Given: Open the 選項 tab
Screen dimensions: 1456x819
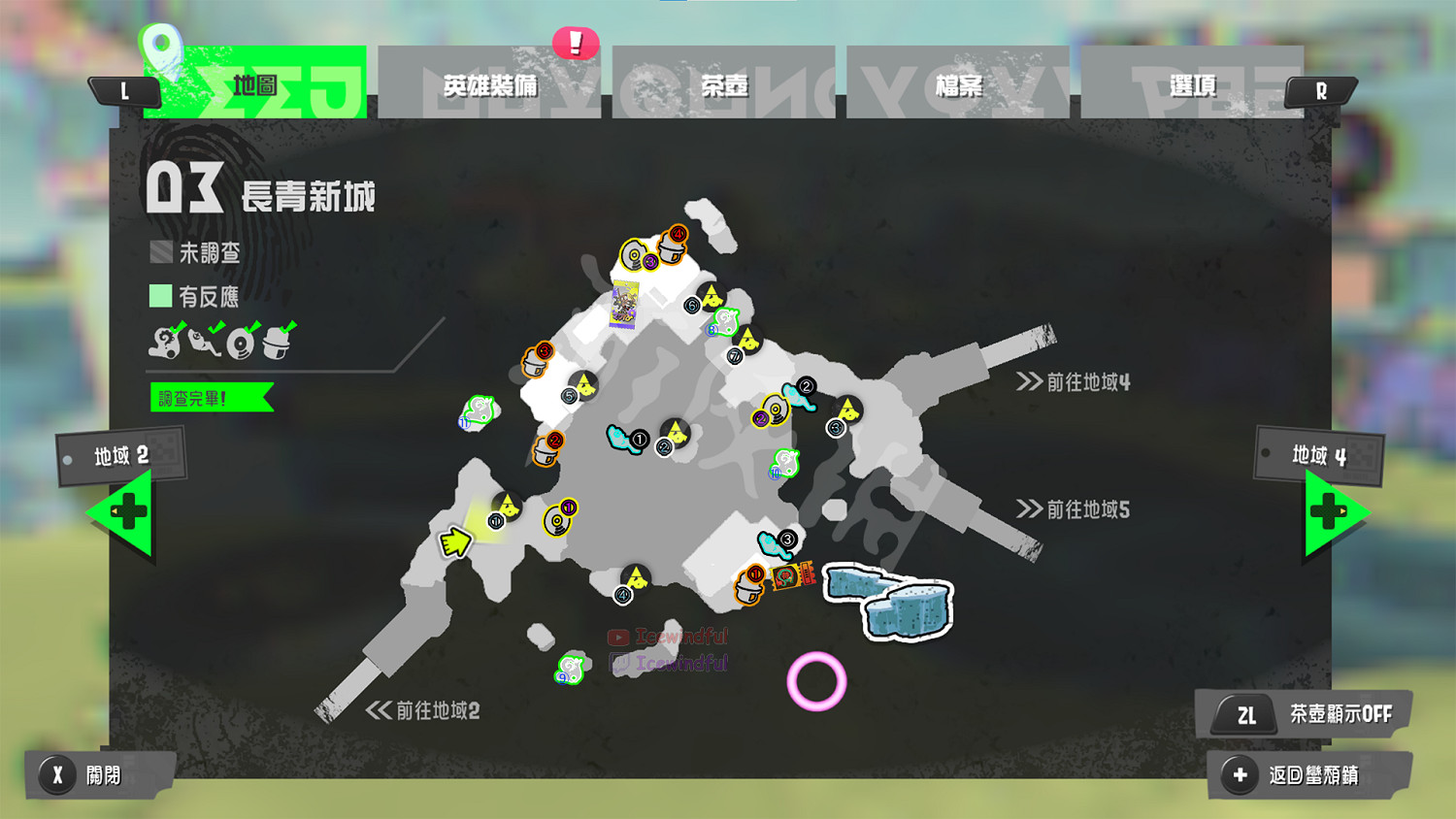Looking at the screenshot, I should (1194, 85).
